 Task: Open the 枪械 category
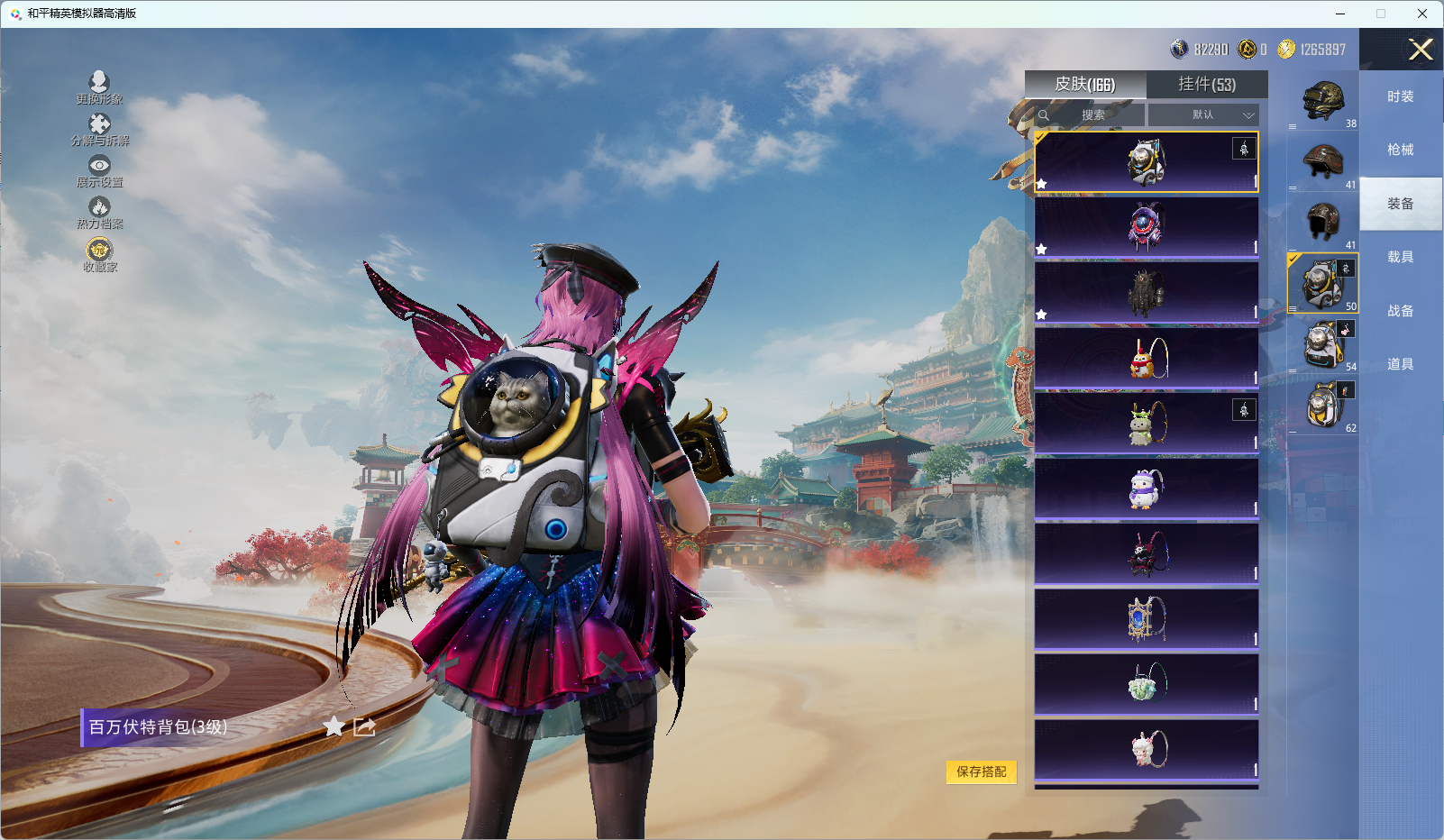pos(1400,150)
